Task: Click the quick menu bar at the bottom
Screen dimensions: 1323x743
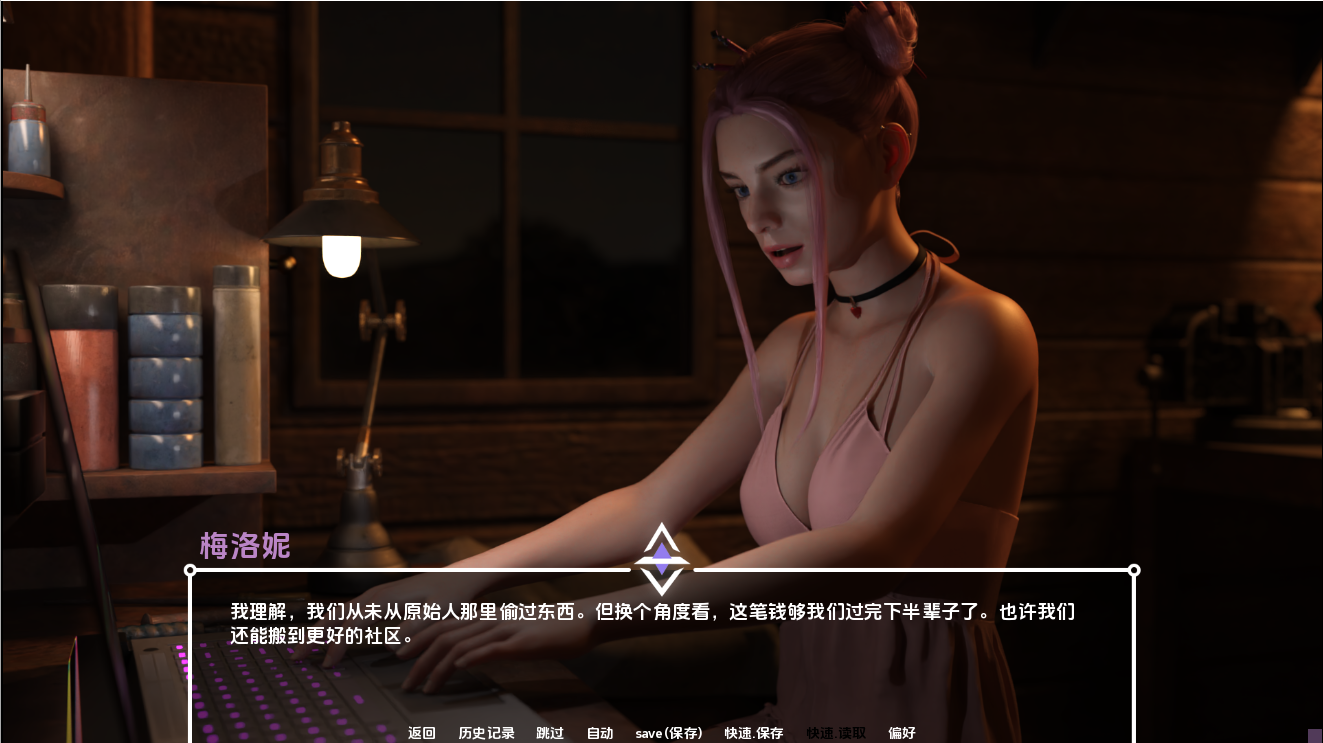Action: tap(661, 732)
